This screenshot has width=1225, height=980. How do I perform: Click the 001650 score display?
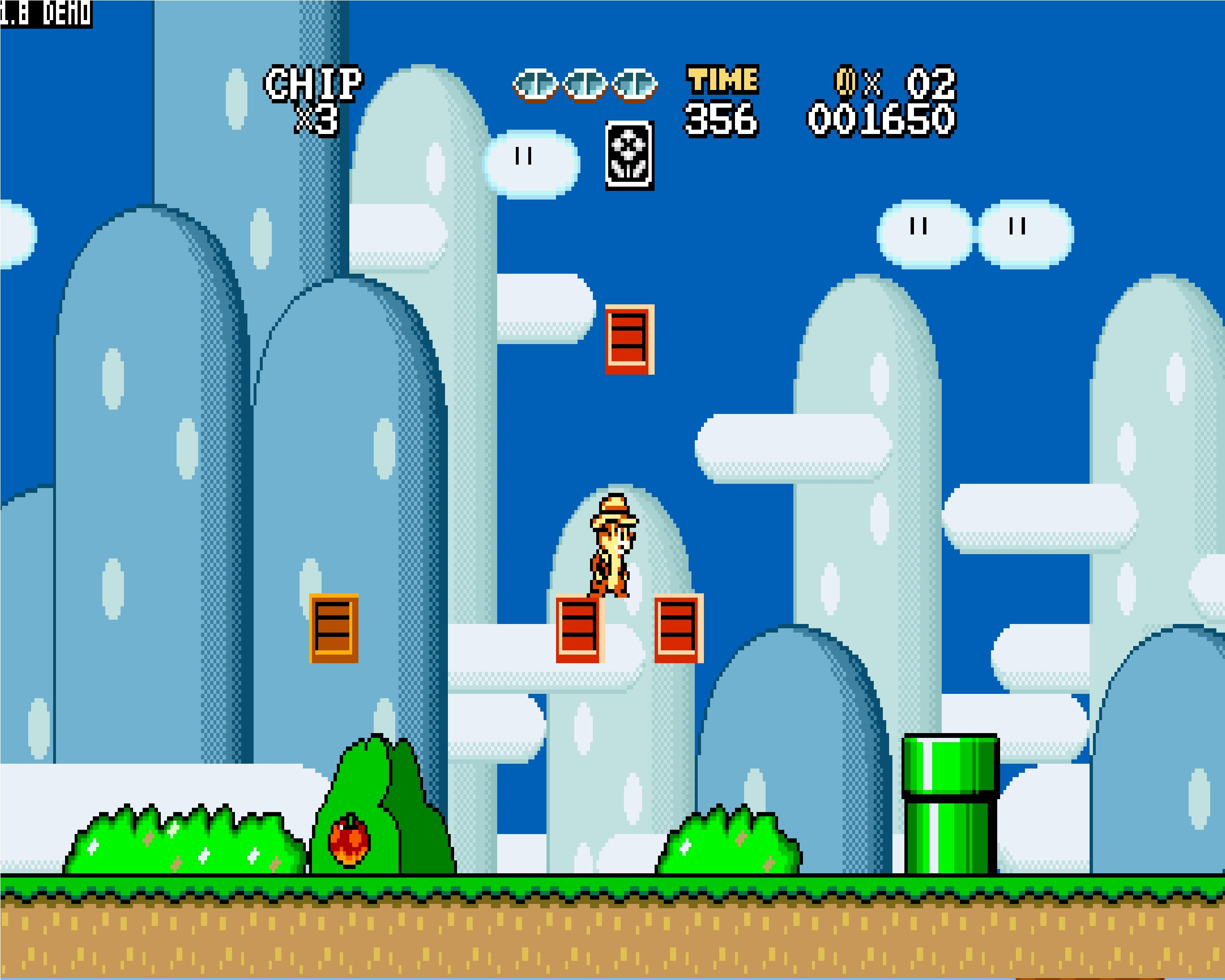(x=880, y=116)
